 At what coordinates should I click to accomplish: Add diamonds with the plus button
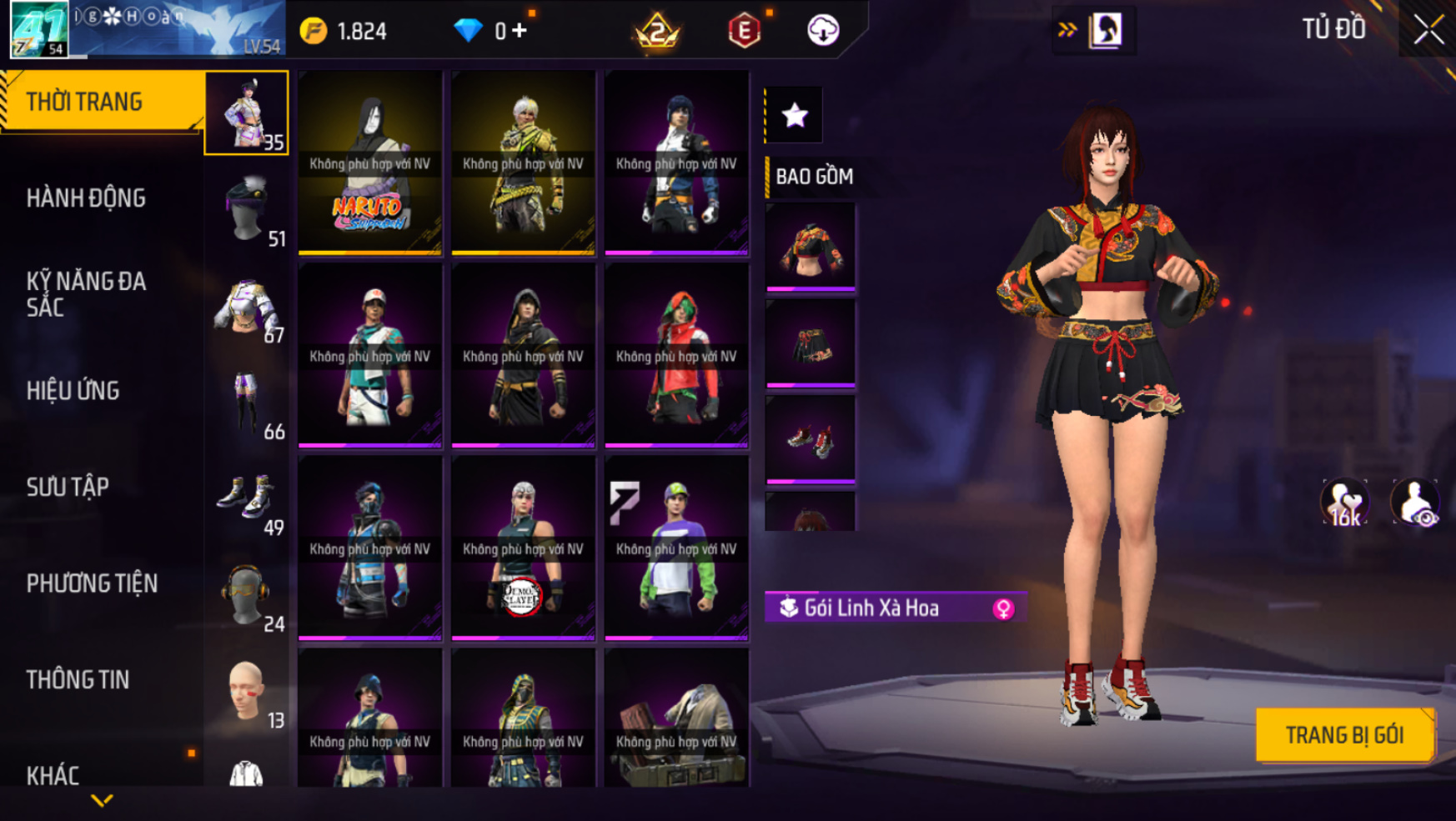[520, 31]
